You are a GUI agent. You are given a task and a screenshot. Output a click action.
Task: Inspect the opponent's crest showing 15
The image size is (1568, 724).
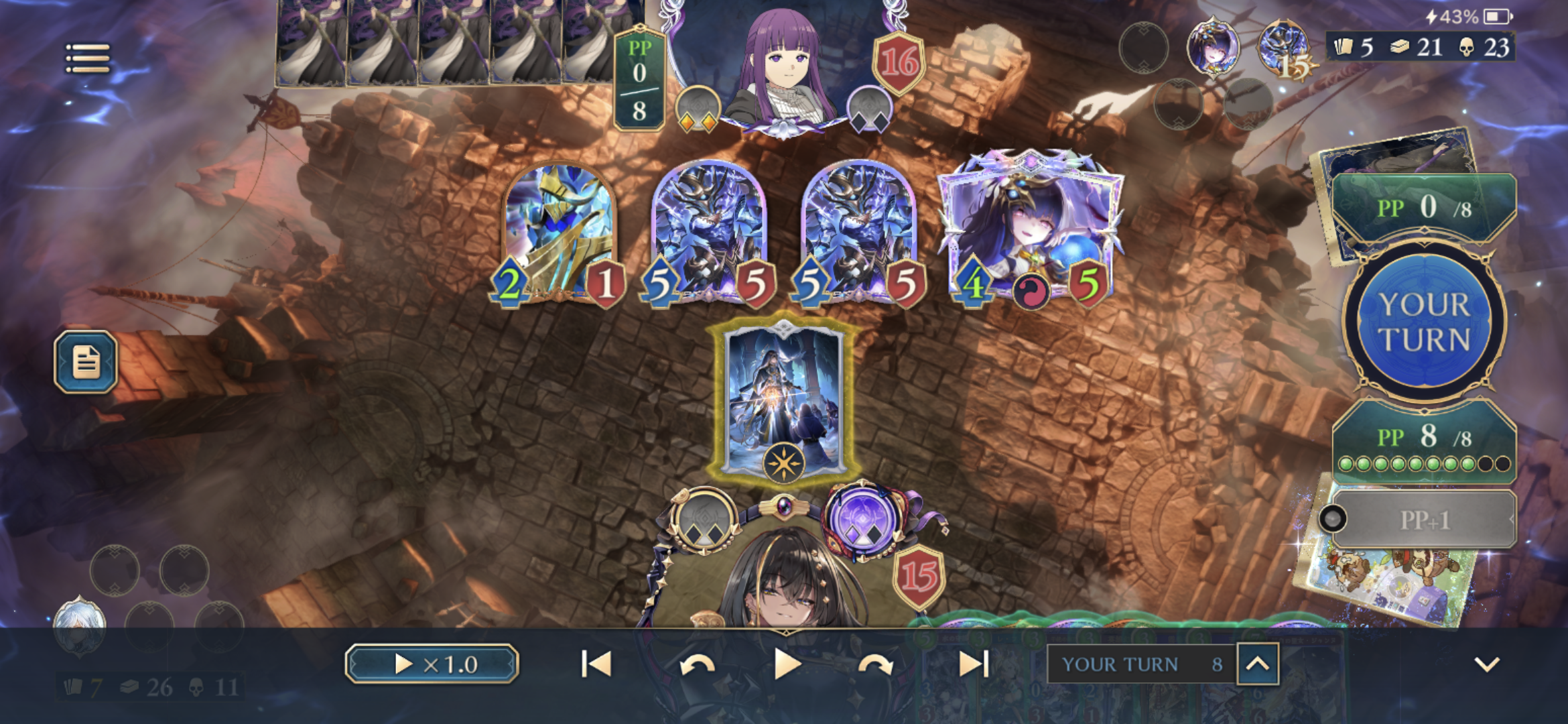[x=1284, y=48]
